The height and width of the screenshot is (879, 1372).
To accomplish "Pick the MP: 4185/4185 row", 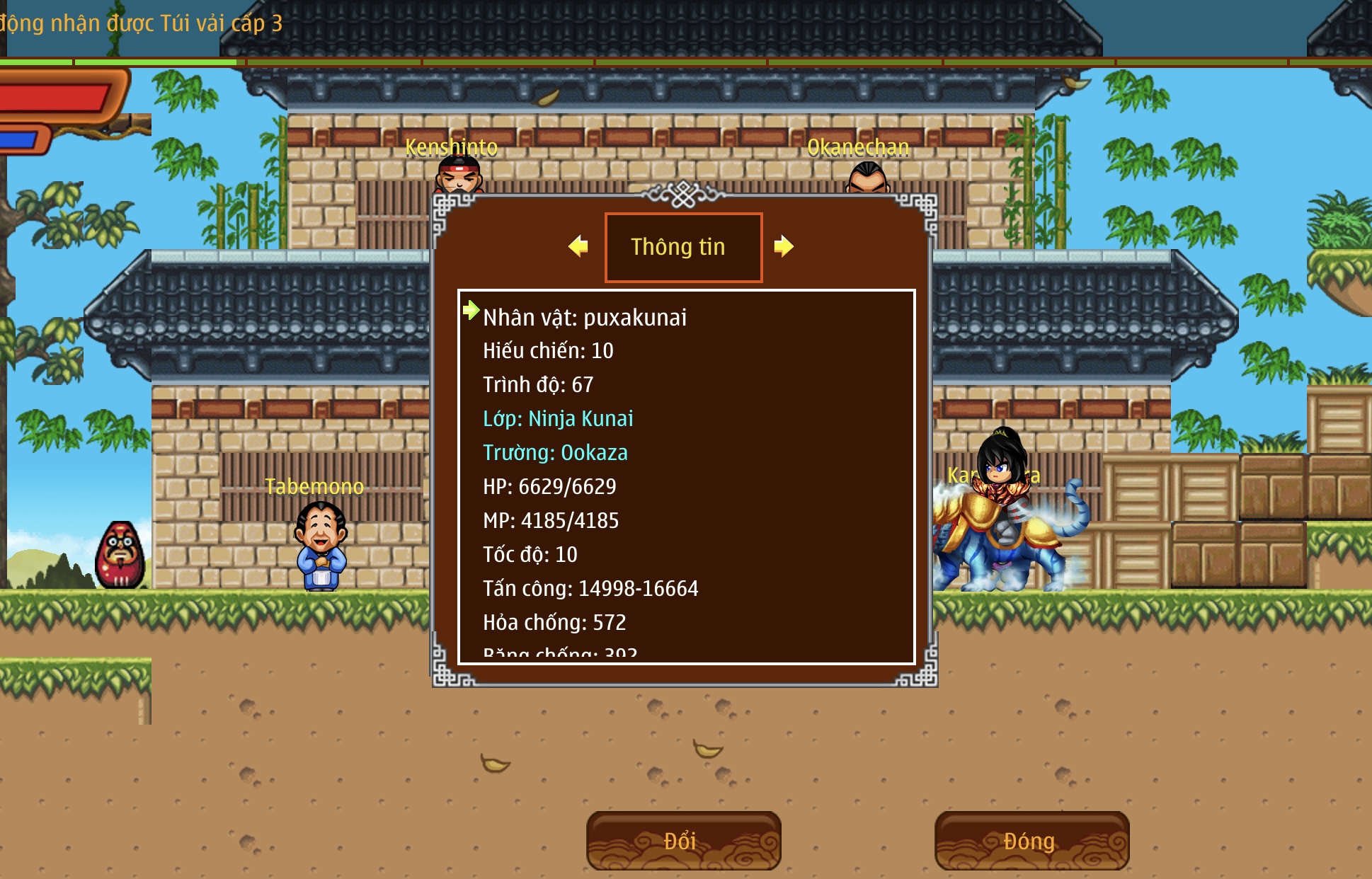I will (x=551, y=521).
